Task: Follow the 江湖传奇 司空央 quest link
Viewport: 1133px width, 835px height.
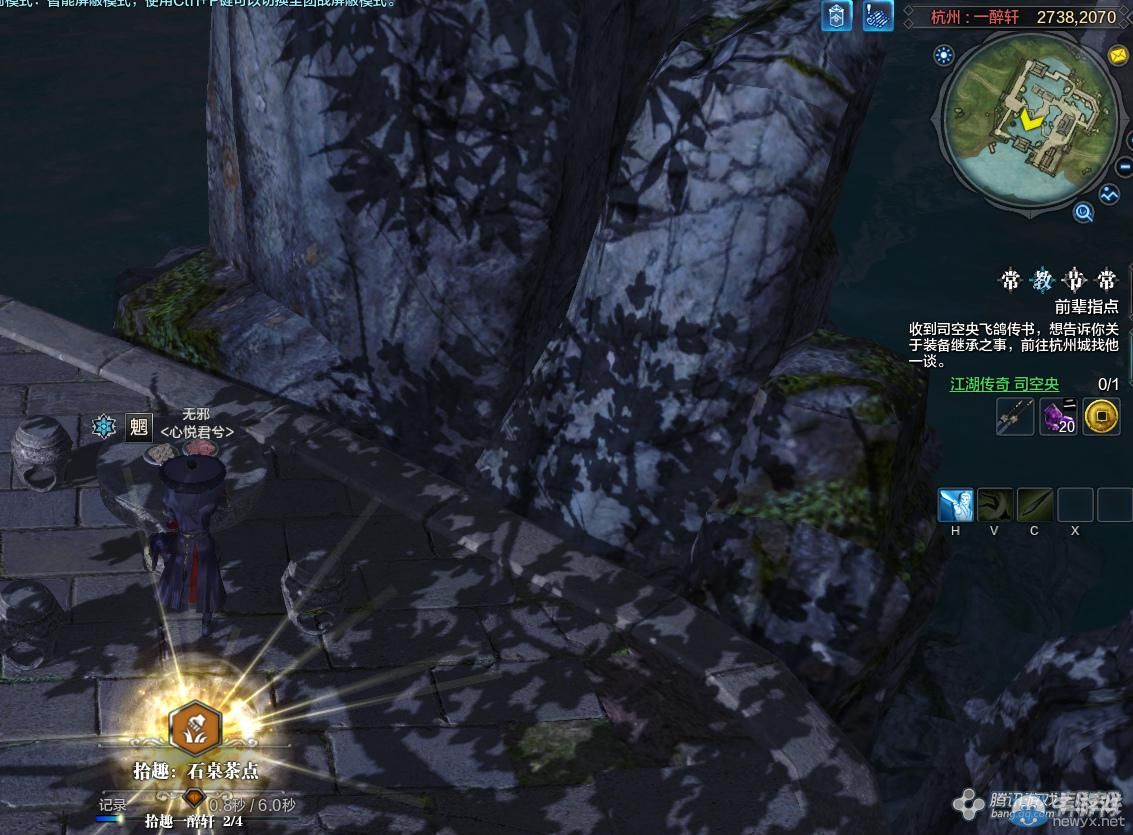Action: pyautogui.click(x=1004, y=384)
